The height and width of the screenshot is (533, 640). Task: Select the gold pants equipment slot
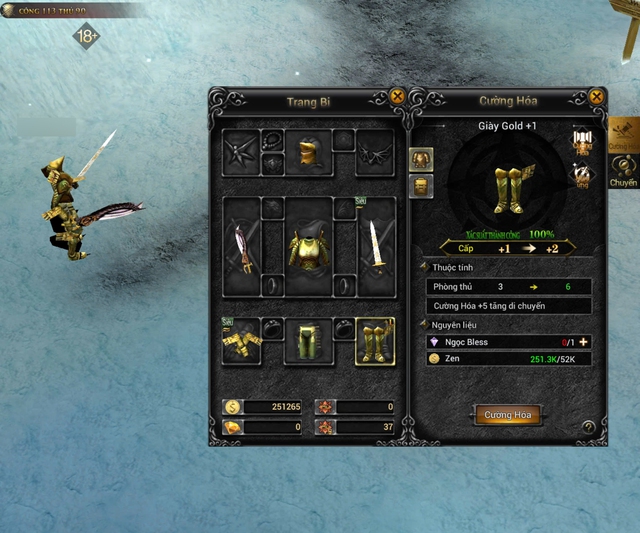(x=308, y=342)
